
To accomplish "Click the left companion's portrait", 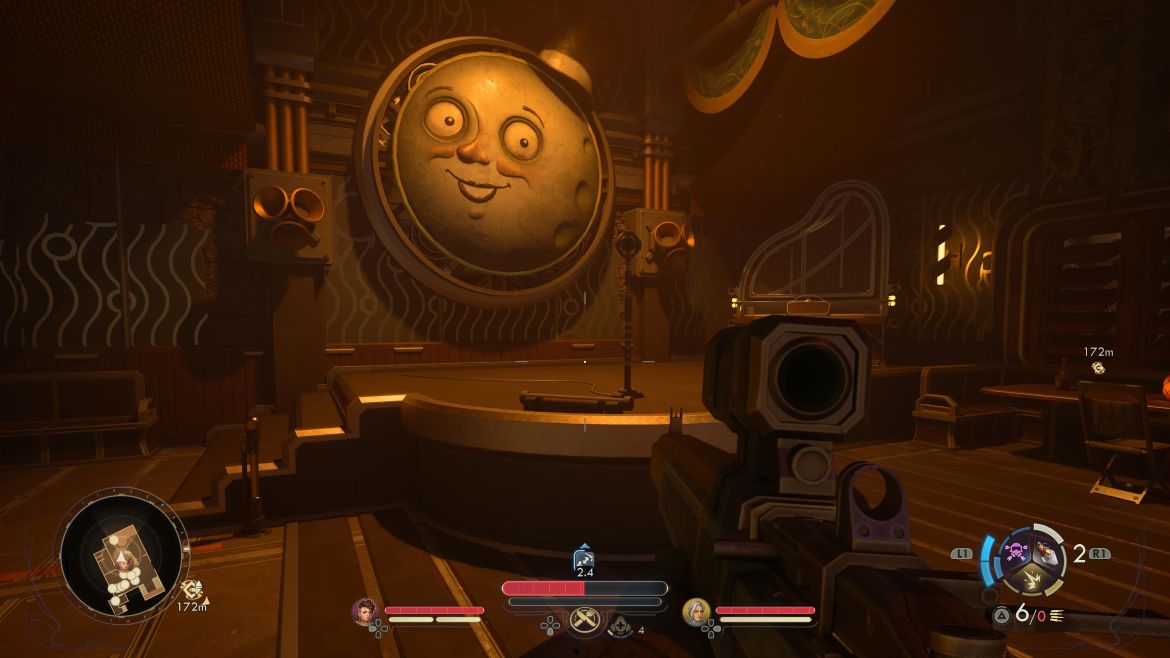I will (x=364, y=610).
